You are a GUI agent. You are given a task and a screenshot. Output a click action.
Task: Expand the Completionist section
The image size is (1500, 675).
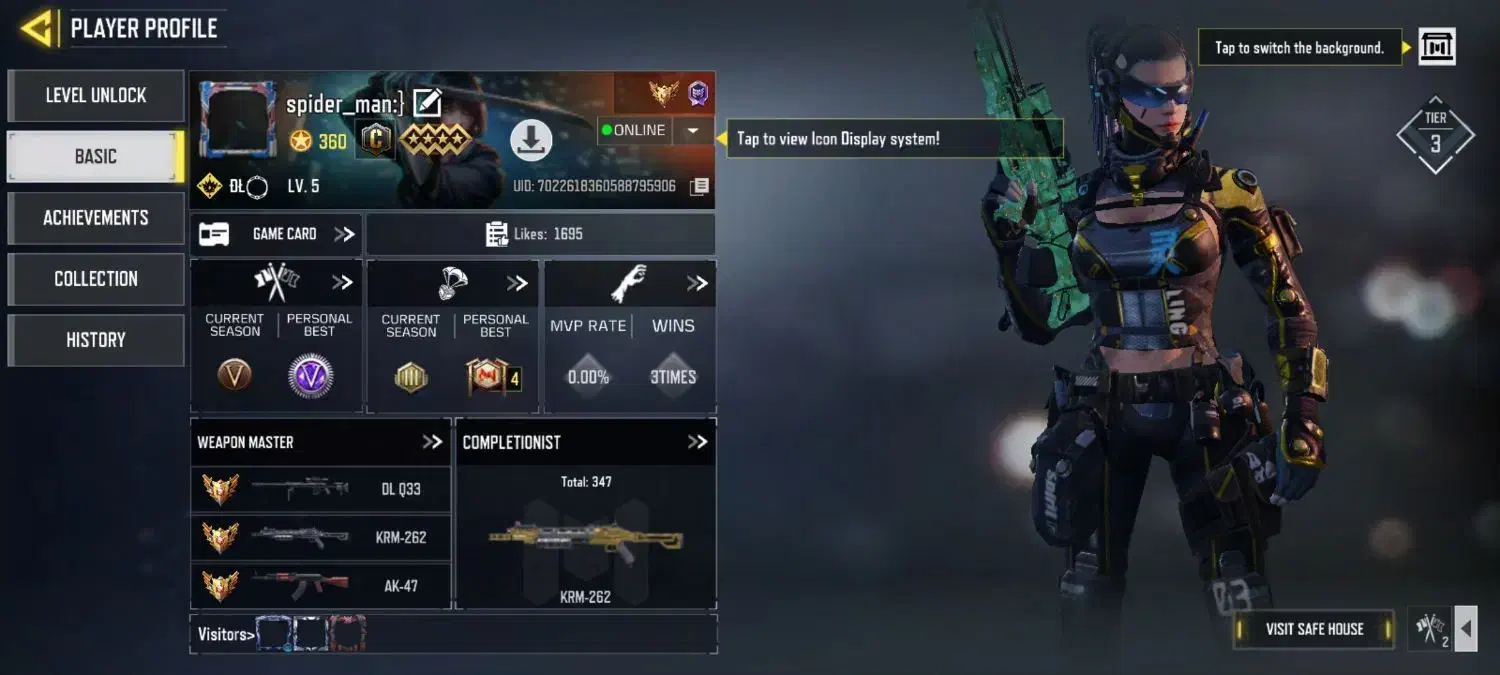(697, 442)
